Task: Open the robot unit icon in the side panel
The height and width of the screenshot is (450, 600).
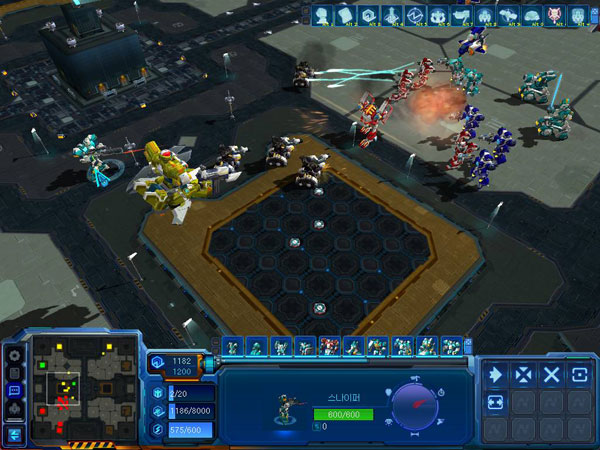Action: [x=14, y=409]
